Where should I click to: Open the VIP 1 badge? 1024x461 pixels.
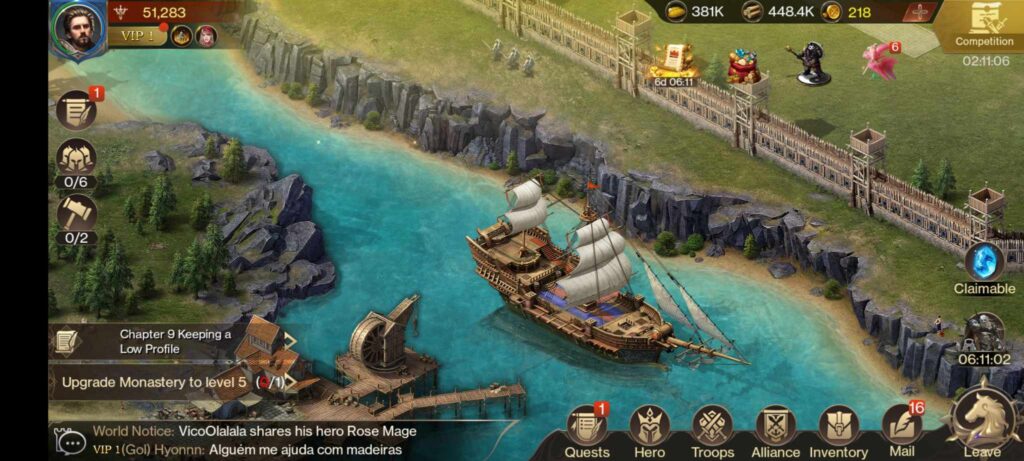click(x=139, y=37)
